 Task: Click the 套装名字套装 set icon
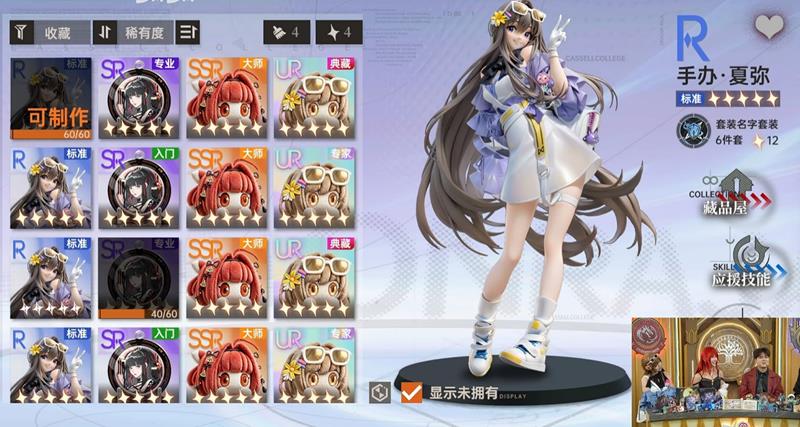[691, 130]
